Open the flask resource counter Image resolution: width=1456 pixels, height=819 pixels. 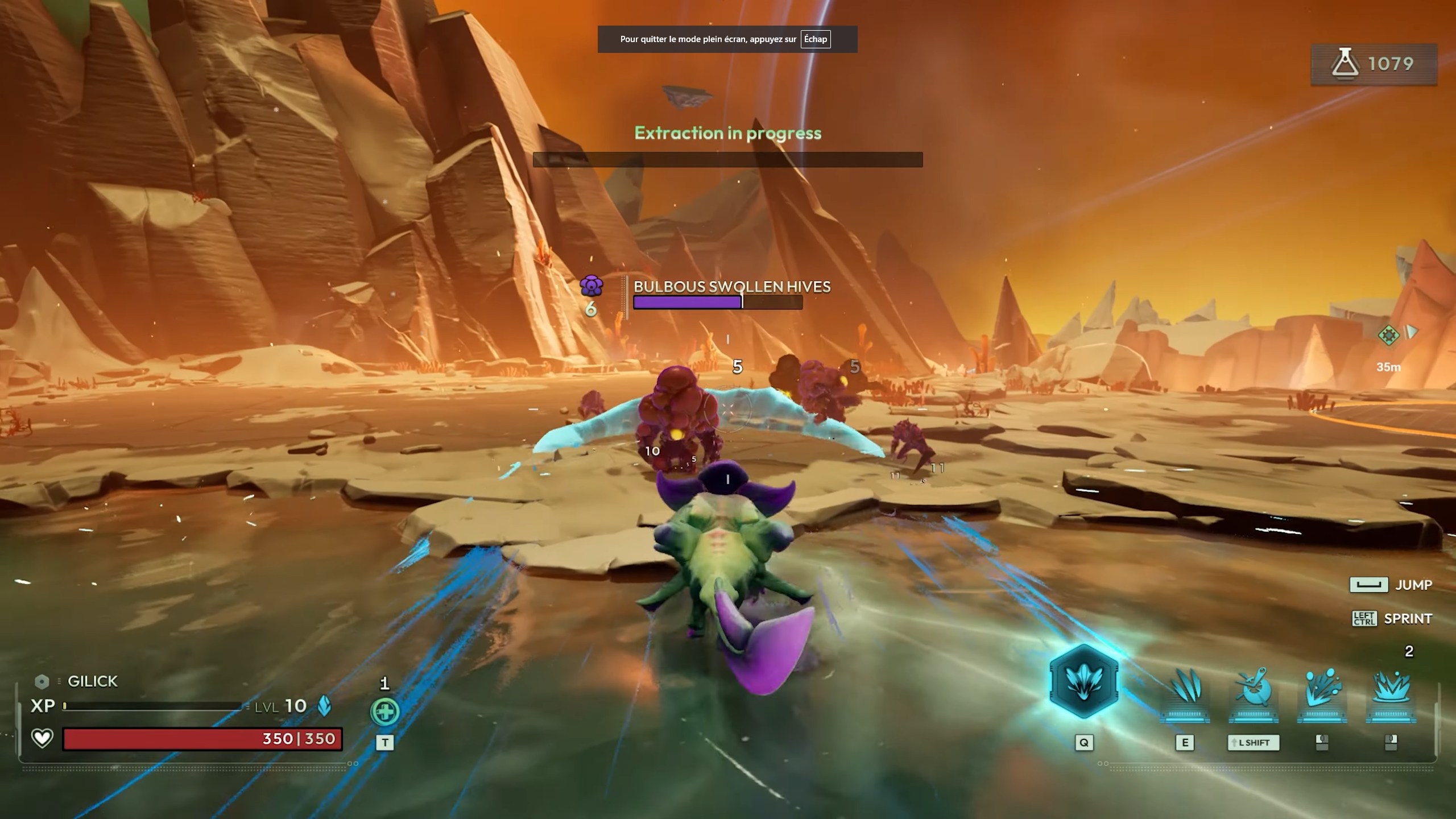point(1374,64)
